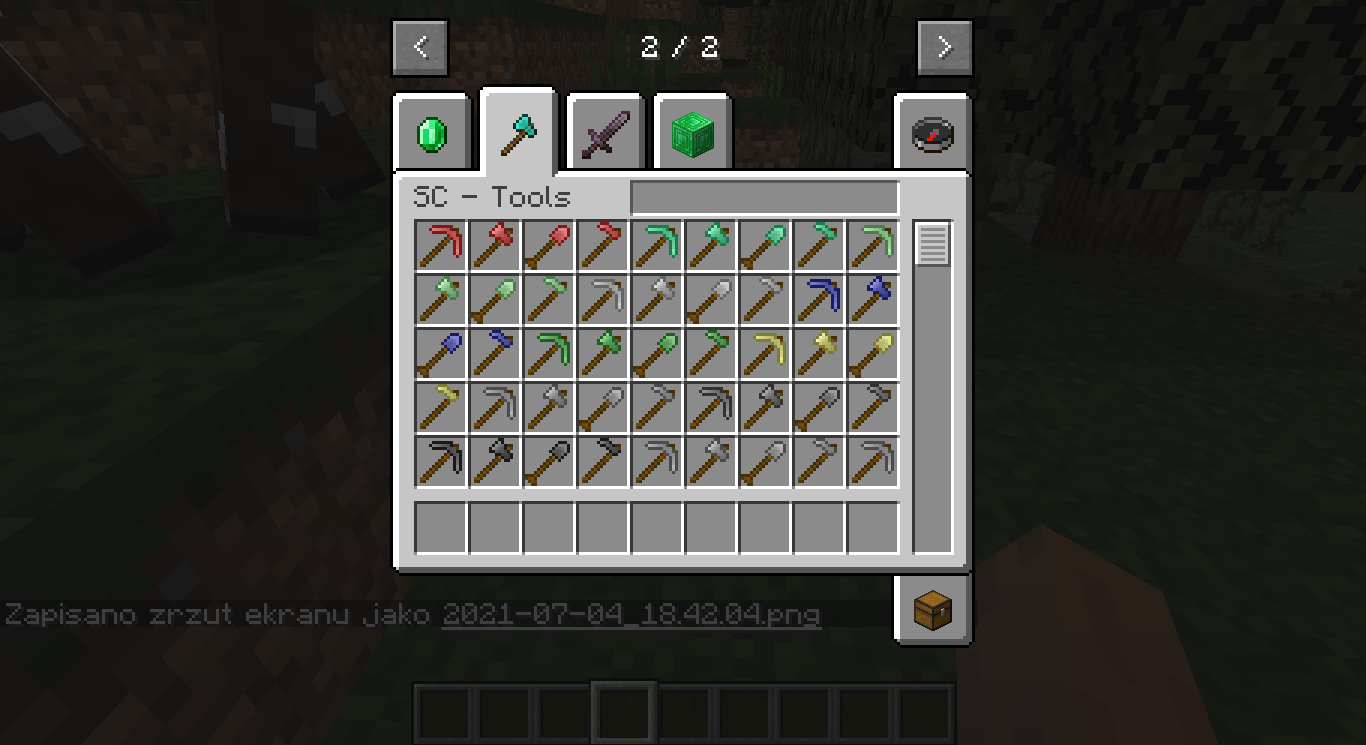Click the previous page arrow
Image resolution: width=1366 pixels, height=745 pixels.
coord(420,46)
